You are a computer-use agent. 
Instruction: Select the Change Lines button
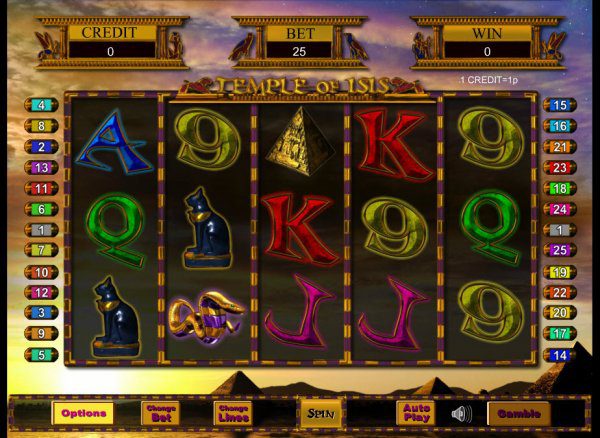[232, 412]
